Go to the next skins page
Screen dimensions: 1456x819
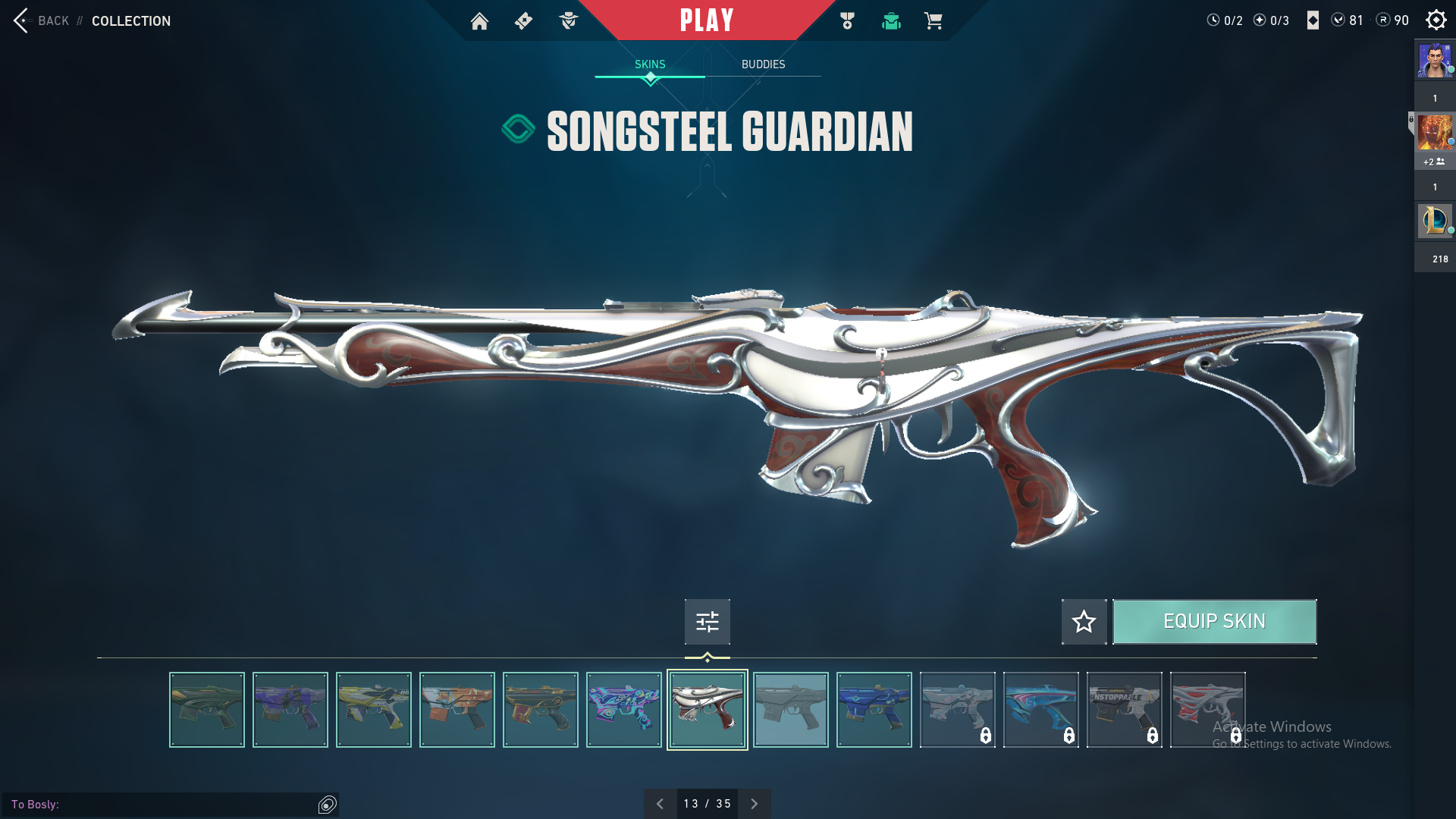point(754,804)
